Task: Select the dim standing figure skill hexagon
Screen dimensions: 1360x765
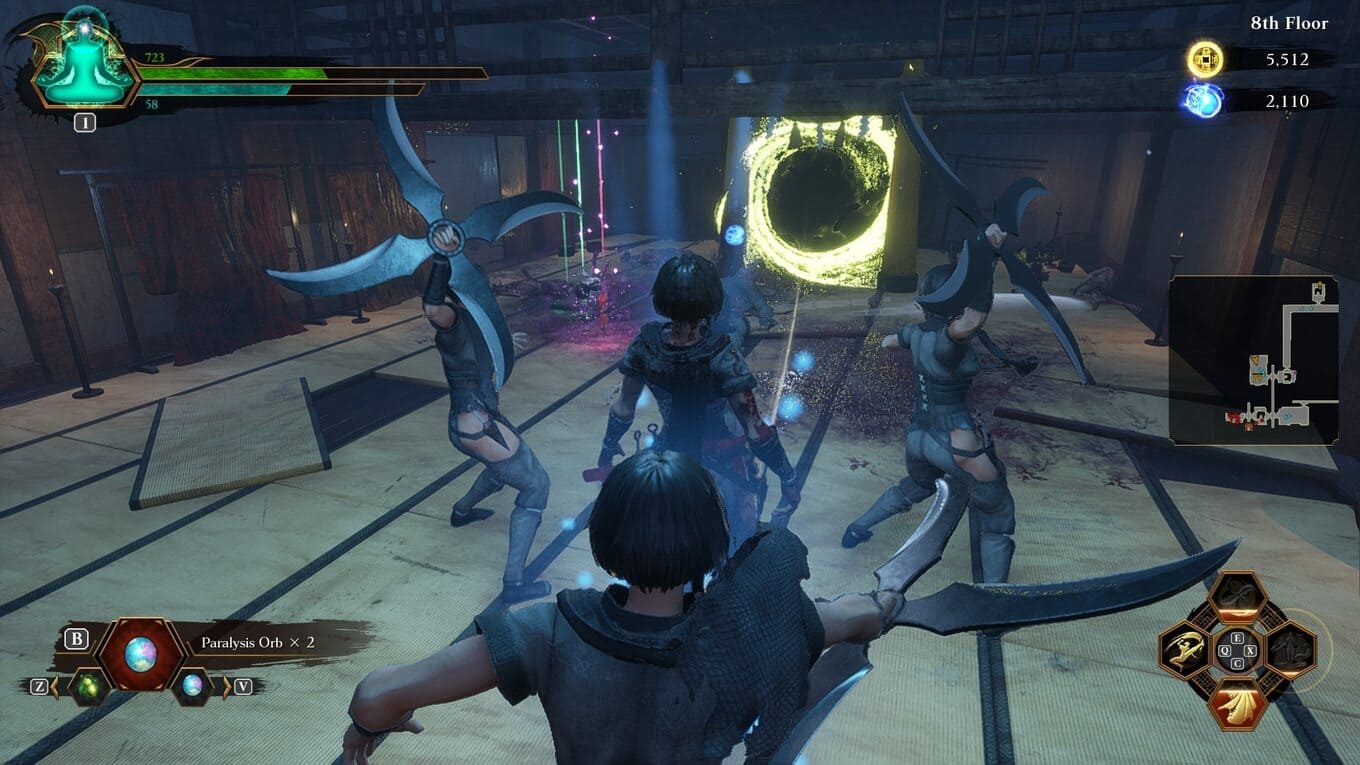Action: click(x=1290, y=650)
